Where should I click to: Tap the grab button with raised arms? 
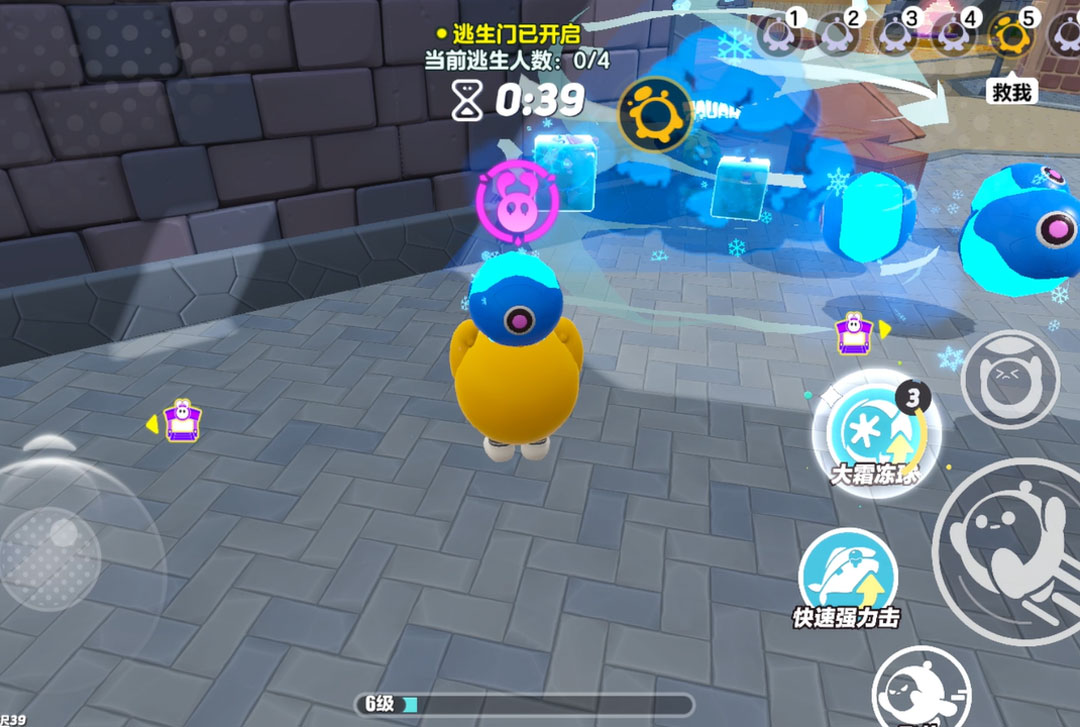[1009, 379]
